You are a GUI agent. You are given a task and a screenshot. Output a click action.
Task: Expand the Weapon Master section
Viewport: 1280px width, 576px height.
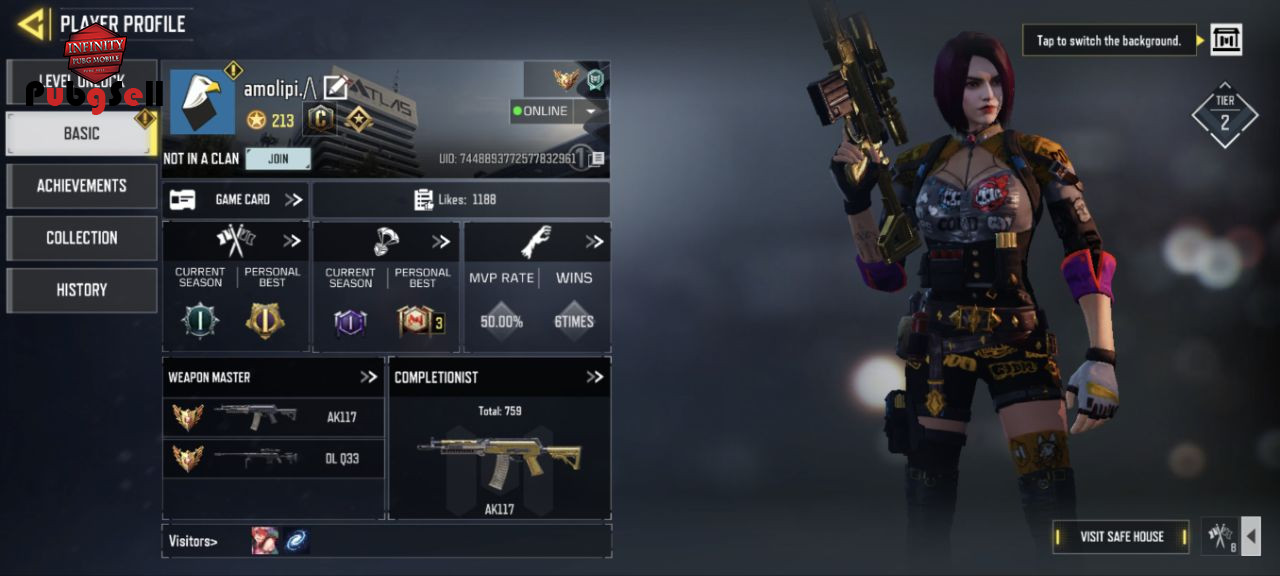click(x=368, y=377)
